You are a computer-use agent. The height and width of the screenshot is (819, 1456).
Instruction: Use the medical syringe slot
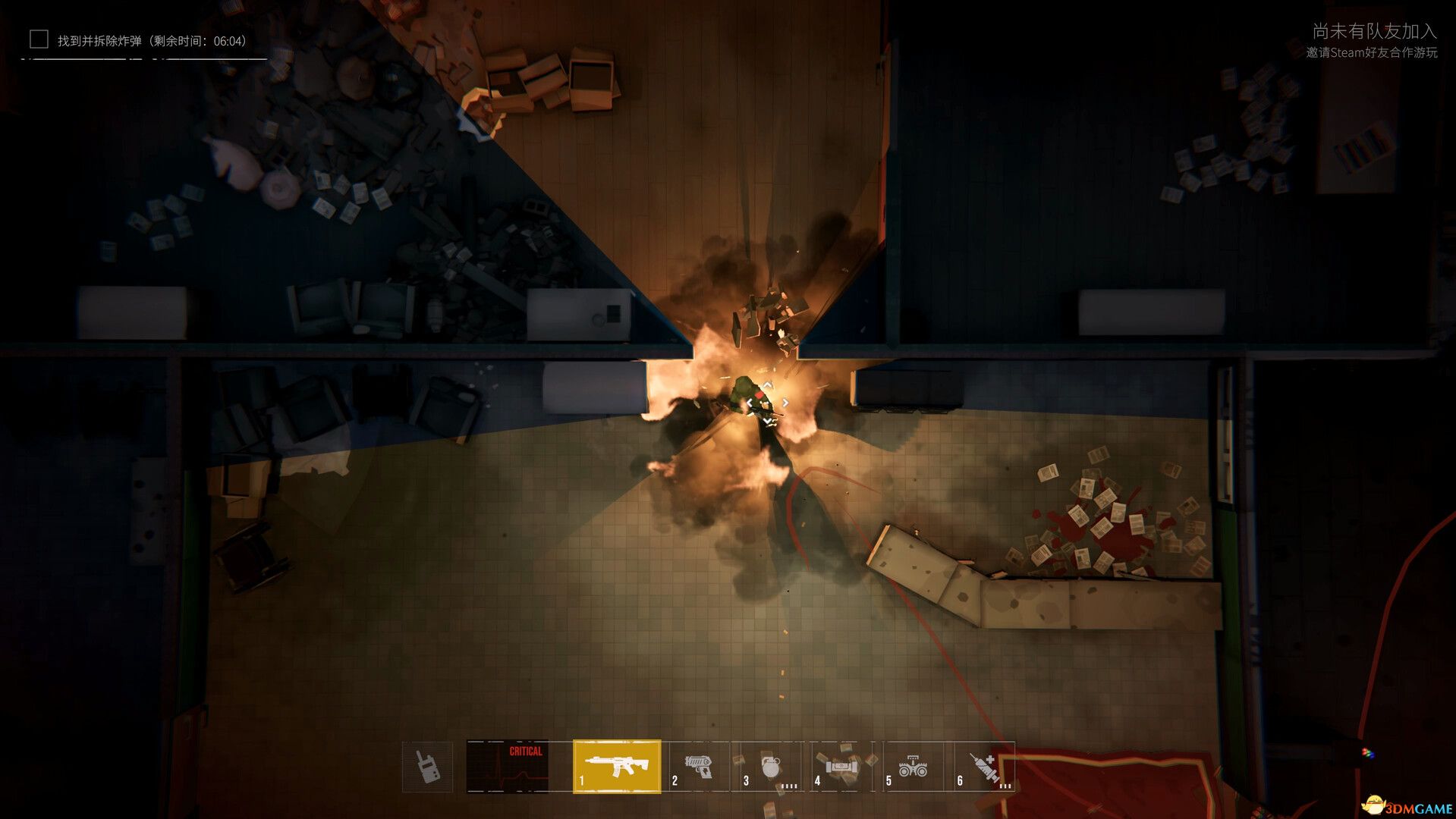pos(985,767)
